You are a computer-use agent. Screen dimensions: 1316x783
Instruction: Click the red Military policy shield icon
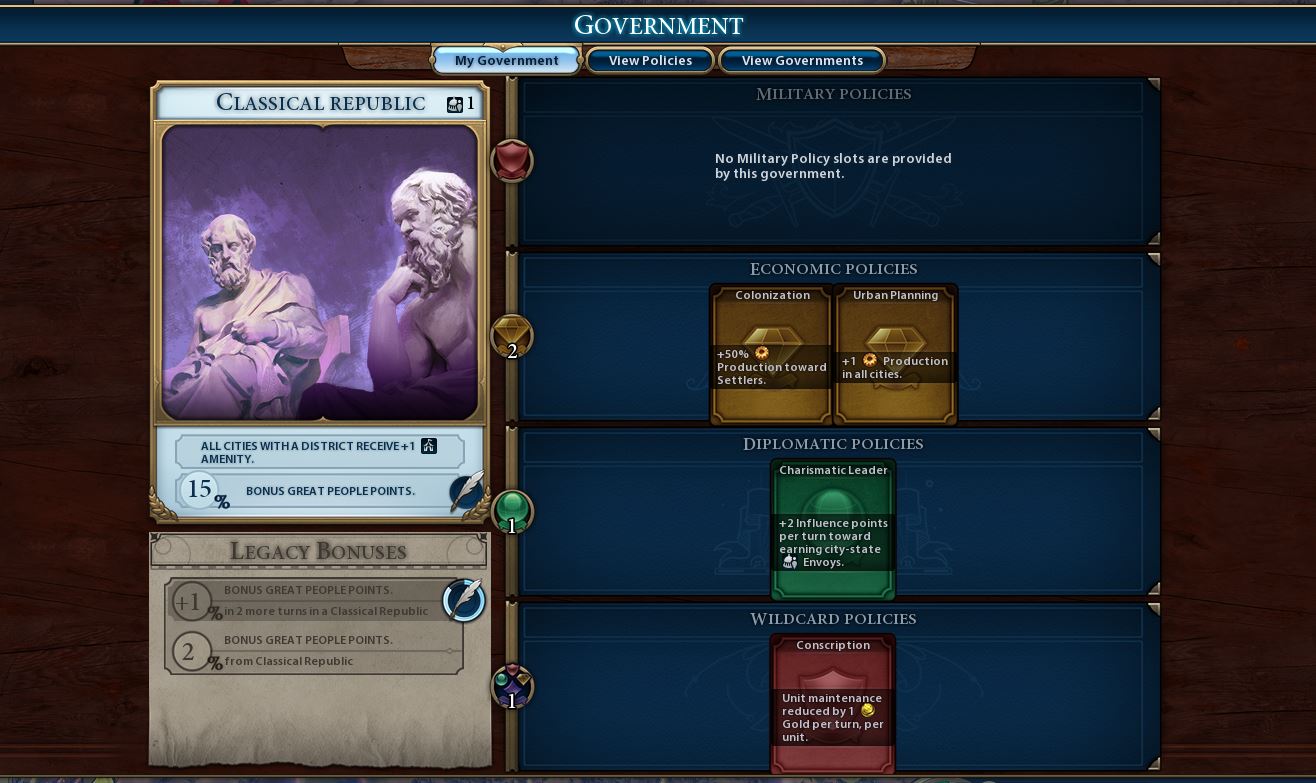pos(511,161)
